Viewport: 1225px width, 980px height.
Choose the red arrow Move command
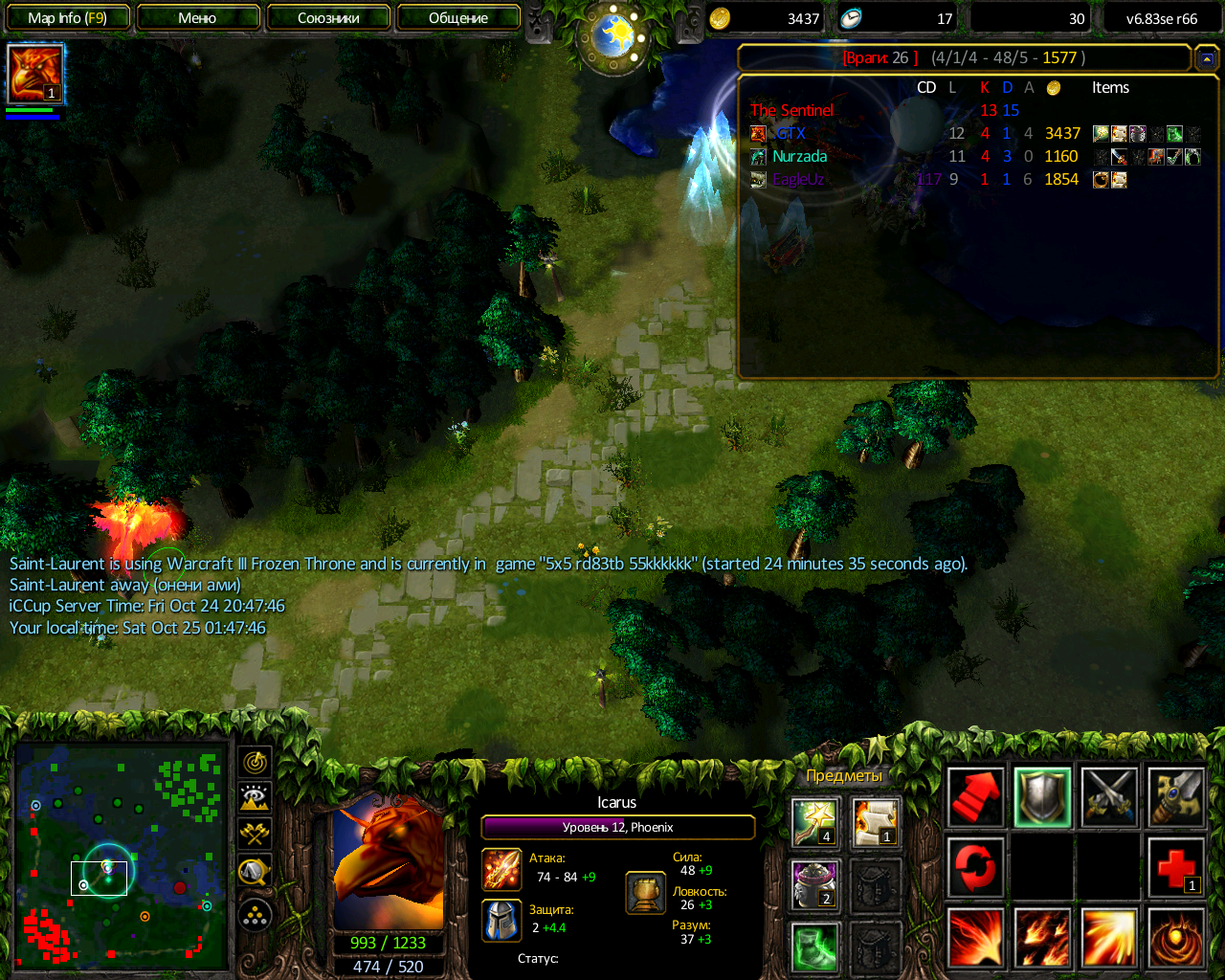(x=975, y=796)
